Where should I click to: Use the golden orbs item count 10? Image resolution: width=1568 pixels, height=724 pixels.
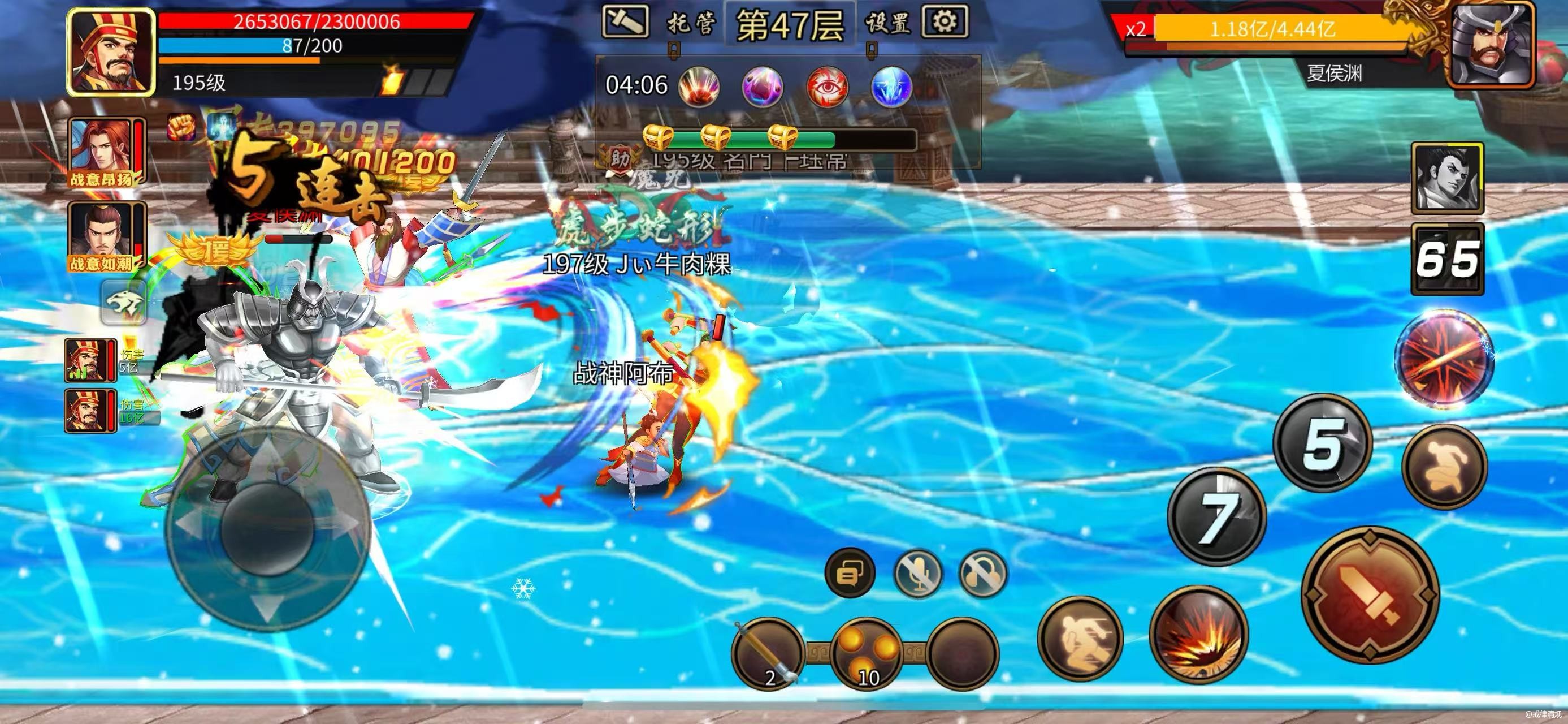point(865,653)
